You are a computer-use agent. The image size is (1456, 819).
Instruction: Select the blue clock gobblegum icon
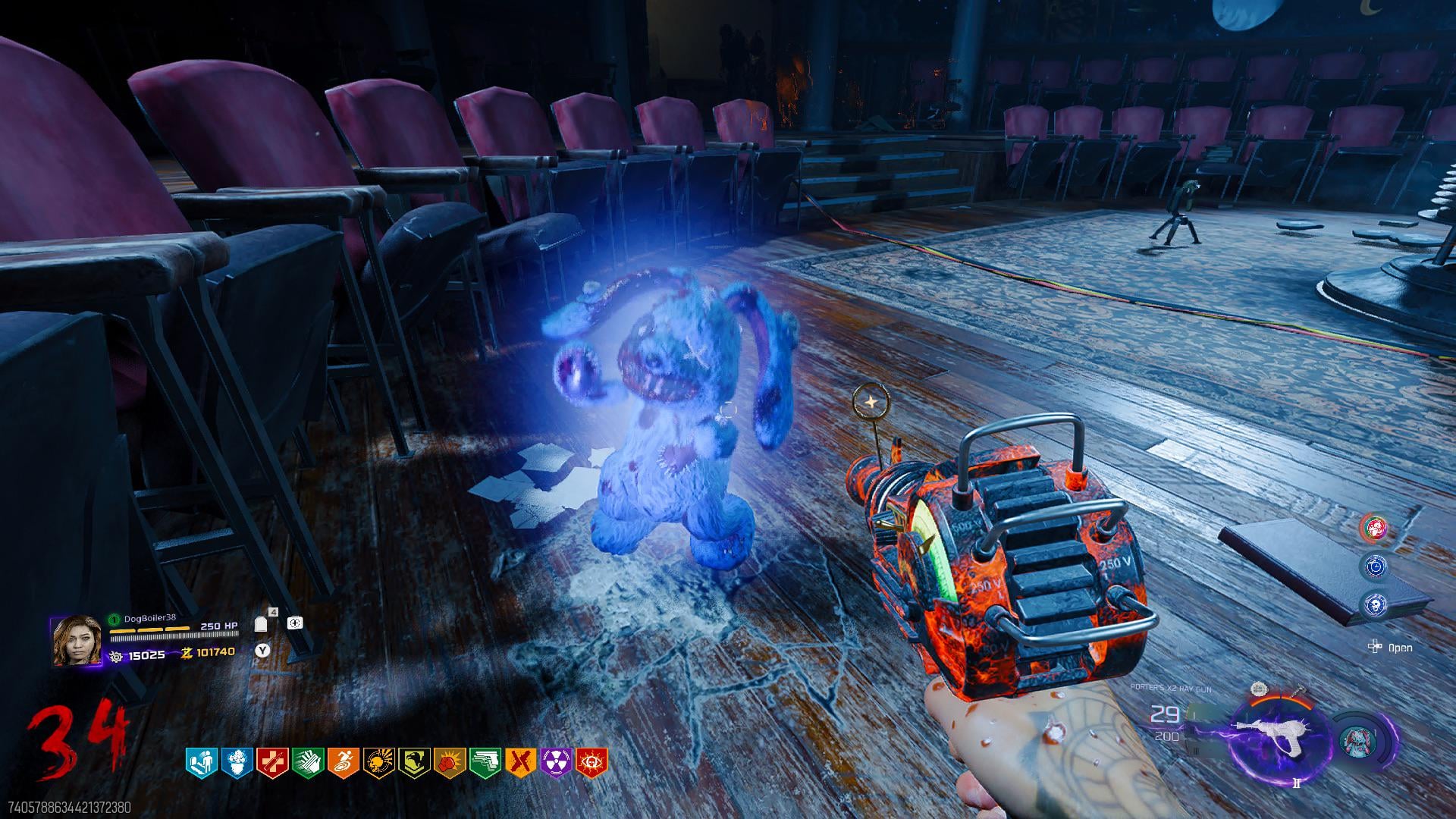point(1375,566)
